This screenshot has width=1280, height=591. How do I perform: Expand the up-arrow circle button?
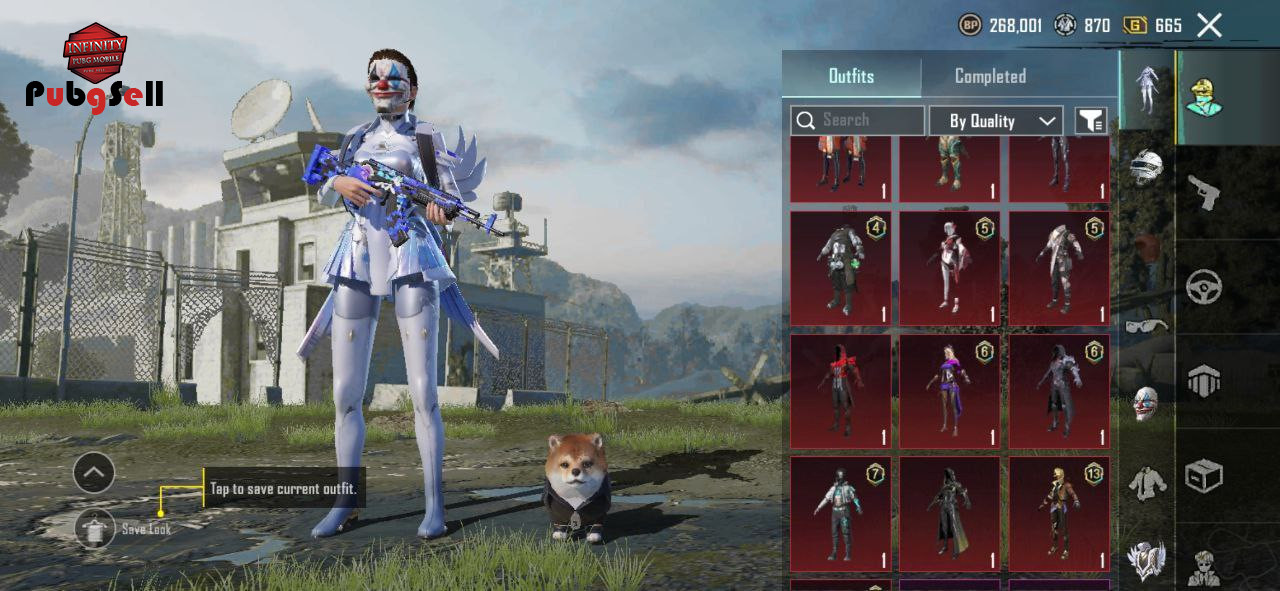point(94,473)
